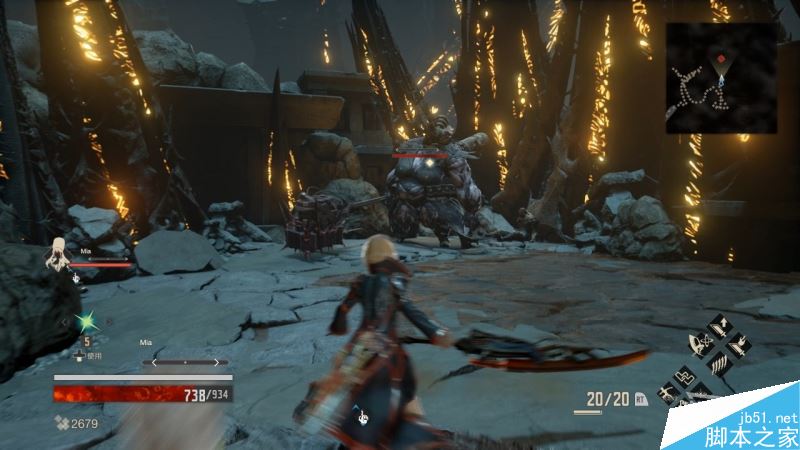Screen dimensions: 800x450
Task: Open the minimap in the corner
Action: pyautogui.click(x=720, y=78)
